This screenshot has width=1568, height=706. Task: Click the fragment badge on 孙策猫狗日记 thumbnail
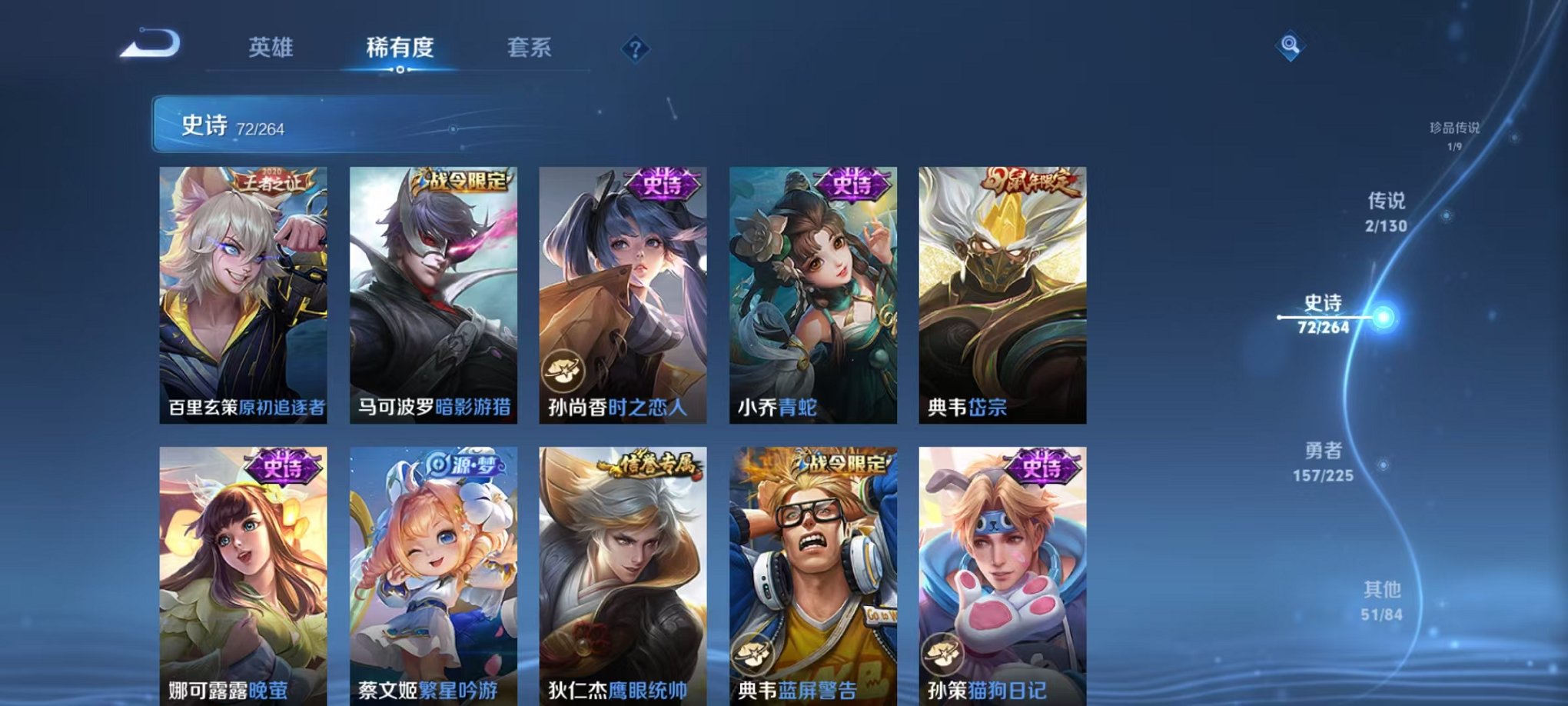coord(944,654)
